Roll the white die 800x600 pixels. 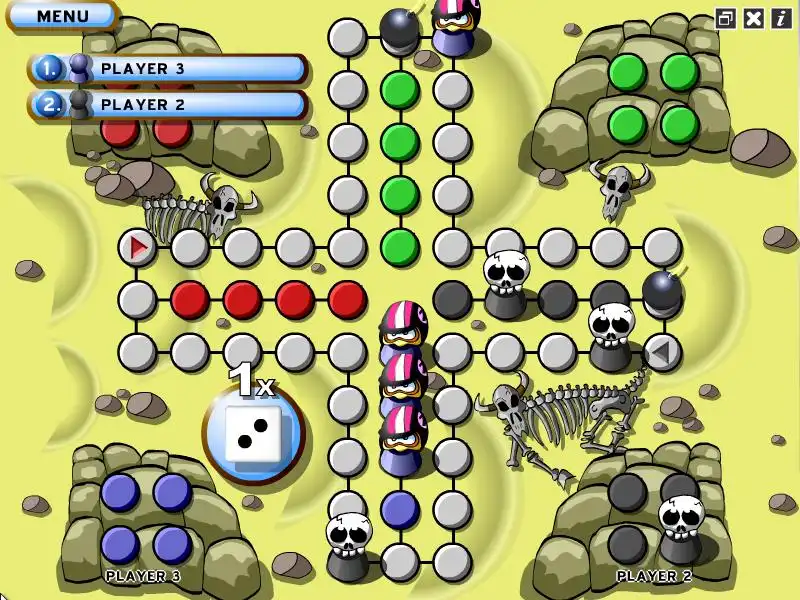point(252,433)
